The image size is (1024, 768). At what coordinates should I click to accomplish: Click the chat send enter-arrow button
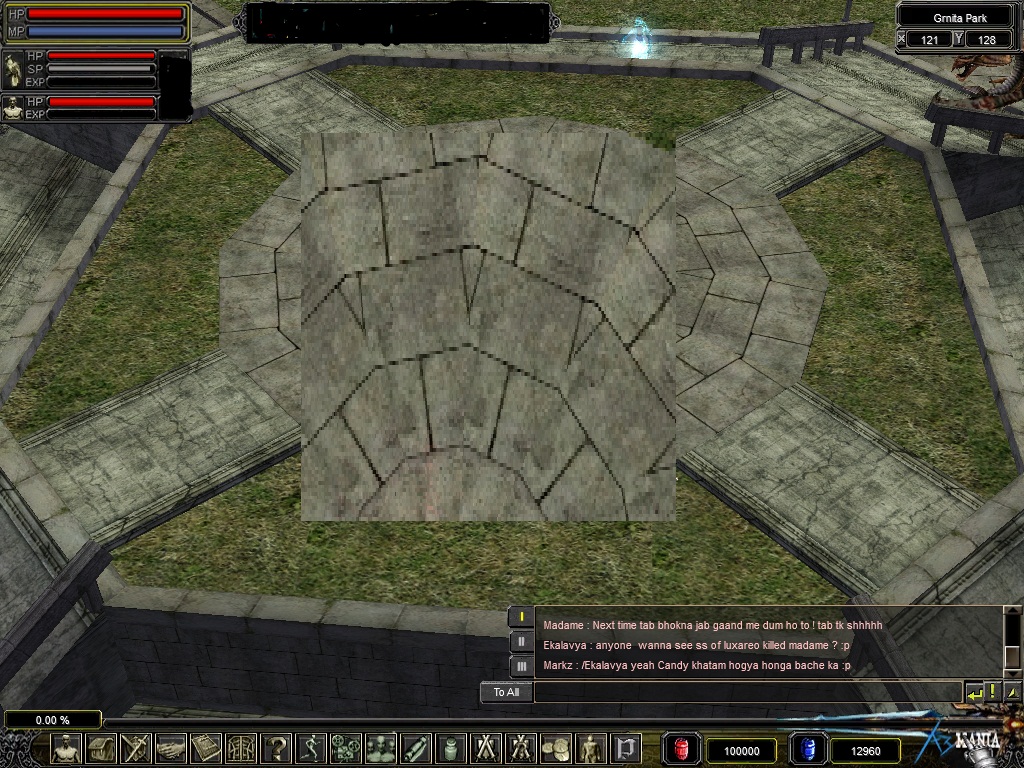974,692
